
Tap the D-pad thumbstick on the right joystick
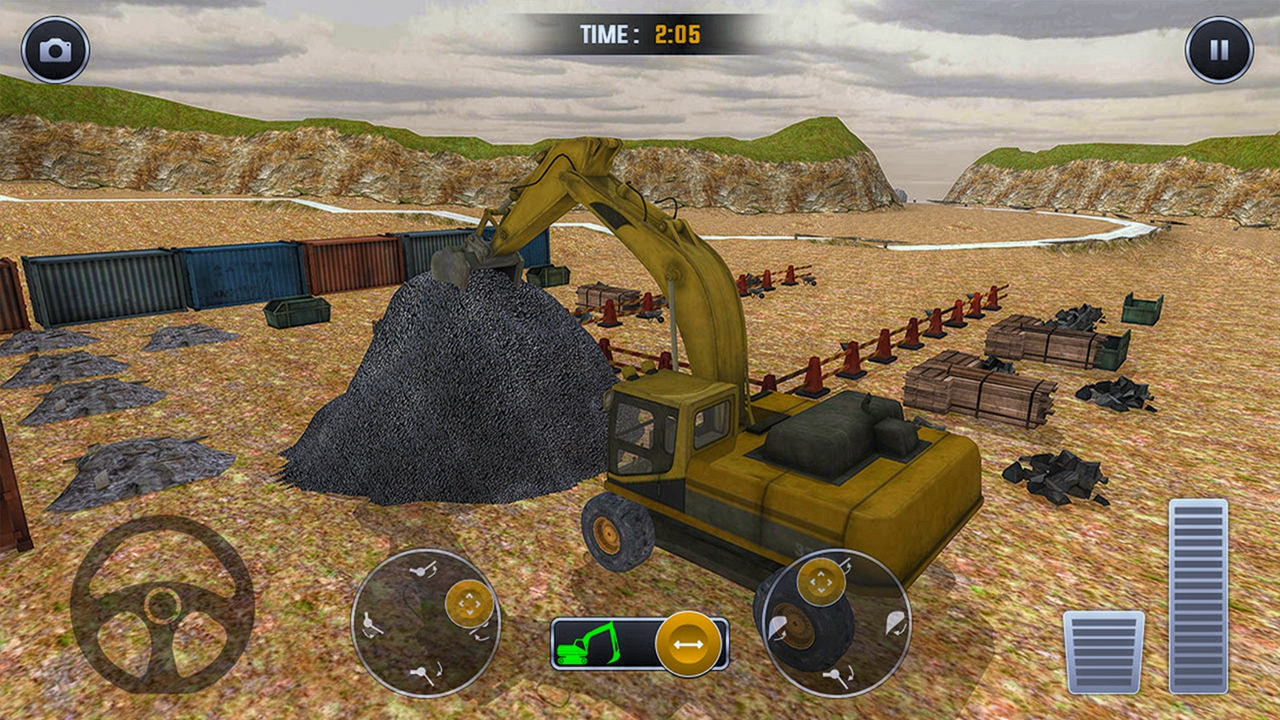(x=820, y=581)
